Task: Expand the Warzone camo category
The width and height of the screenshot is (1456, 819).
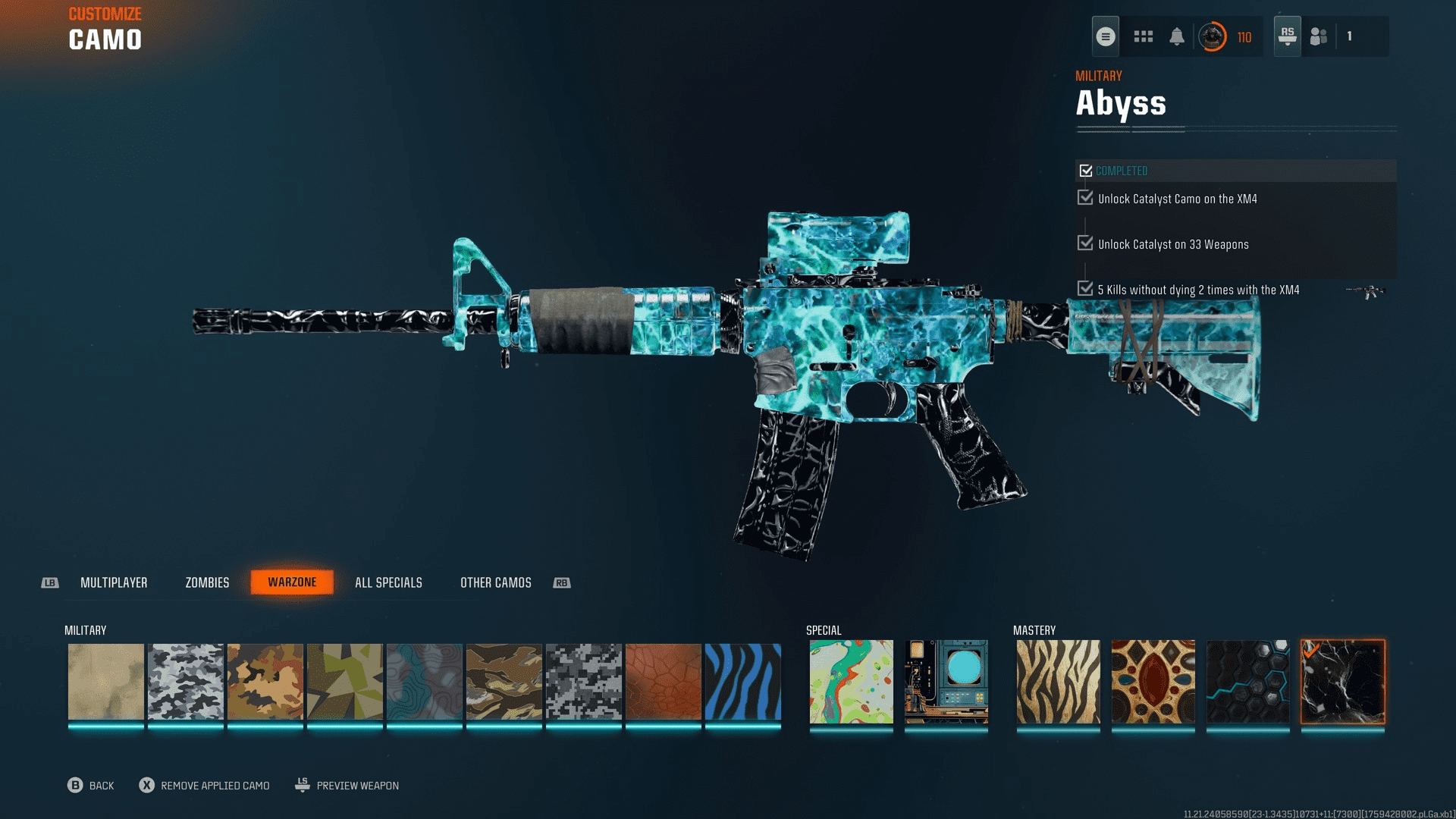Action: 292,582
